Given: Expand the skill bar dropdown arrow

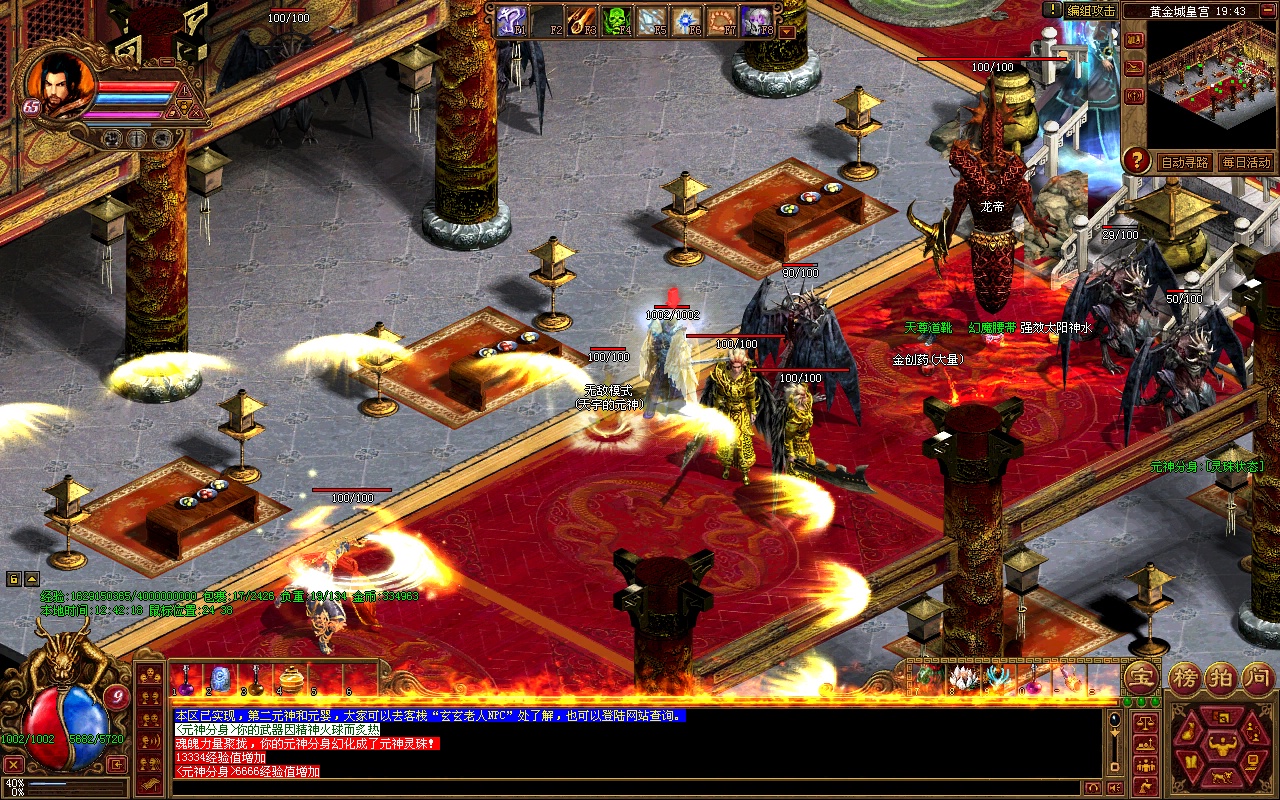Looking at the screenshot, I should click(787, 31).
